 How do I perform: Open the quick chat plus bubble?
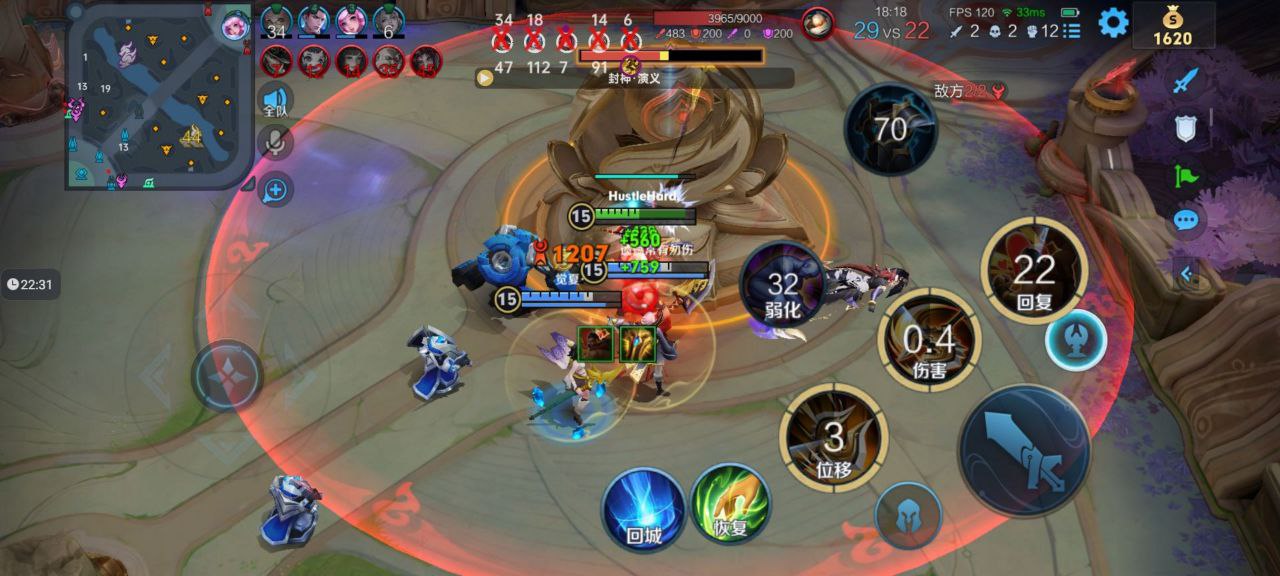(x=275, y=189)
